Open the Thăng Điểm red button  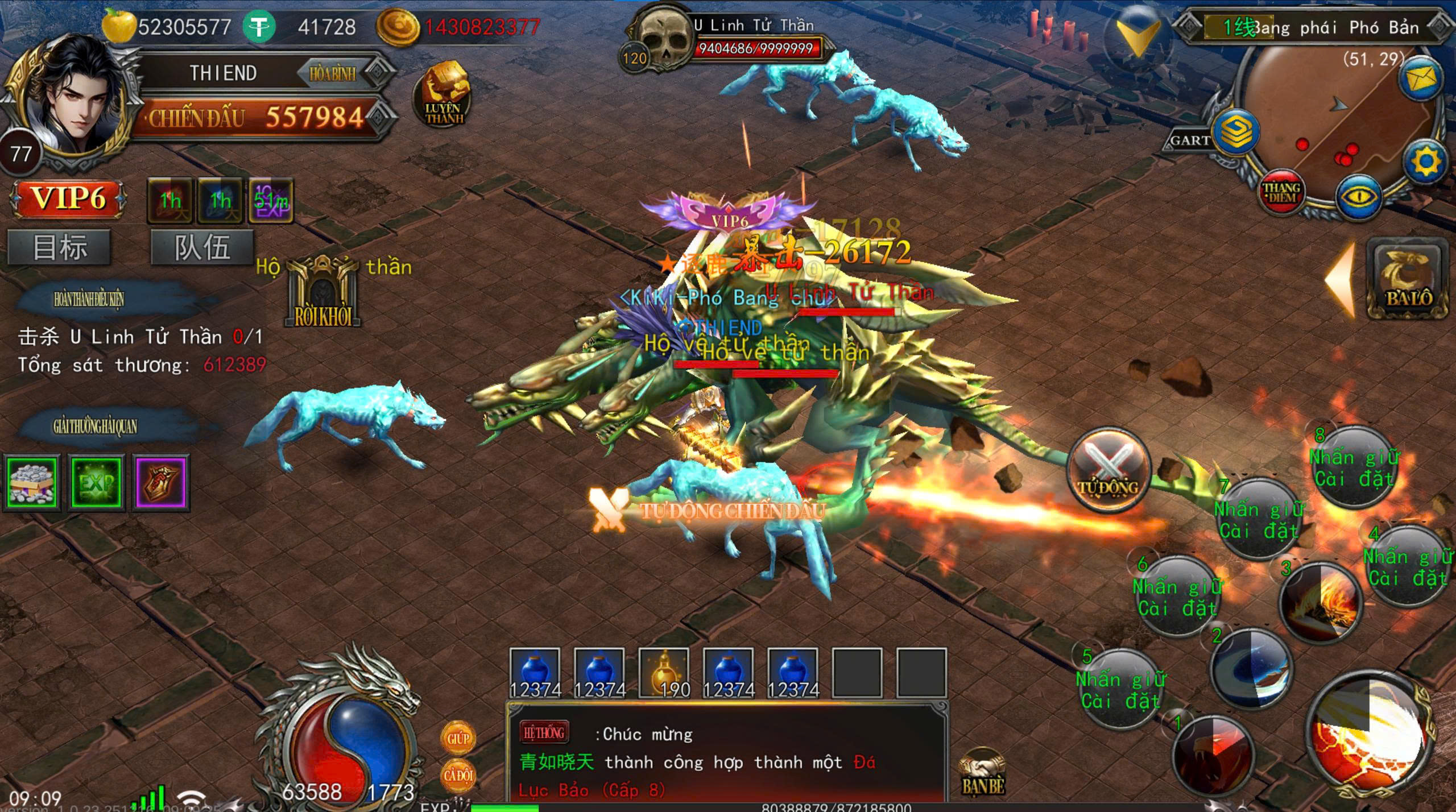1281,192
